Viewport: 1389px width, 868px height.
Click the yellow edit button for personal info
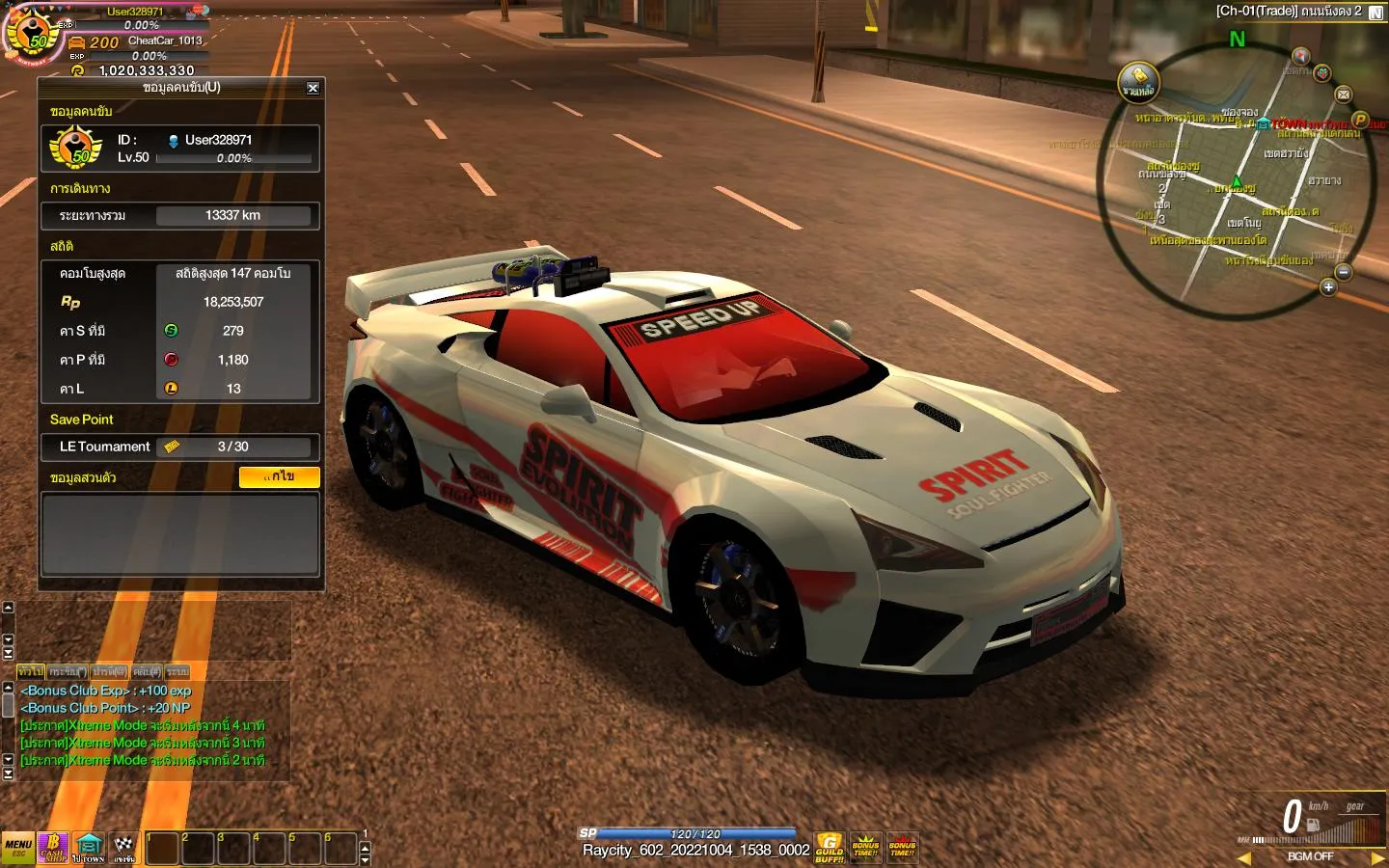279,476
